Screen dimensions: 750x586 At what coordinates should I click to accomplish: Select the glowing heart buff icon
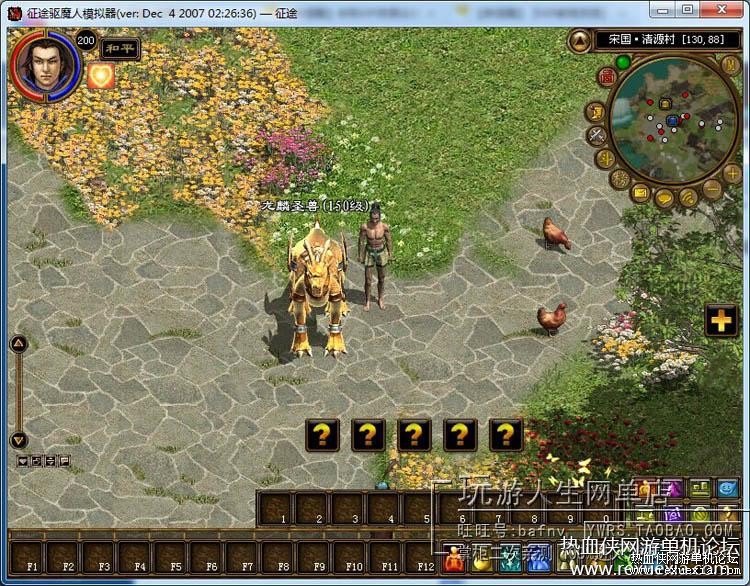click(x=100, y=77)
